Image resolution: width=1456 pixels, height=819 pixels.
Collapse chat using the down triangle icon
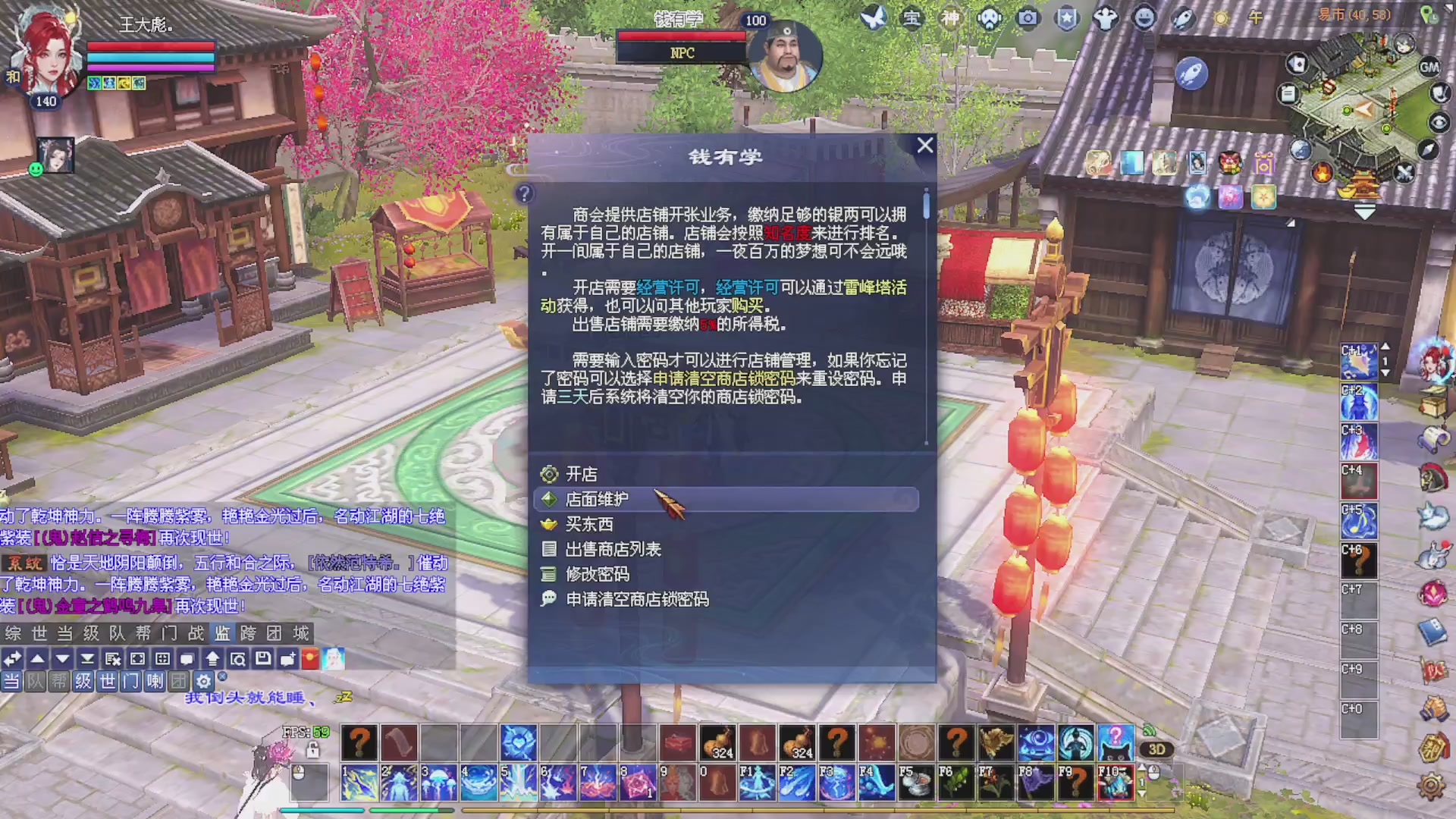coord(63,659)
